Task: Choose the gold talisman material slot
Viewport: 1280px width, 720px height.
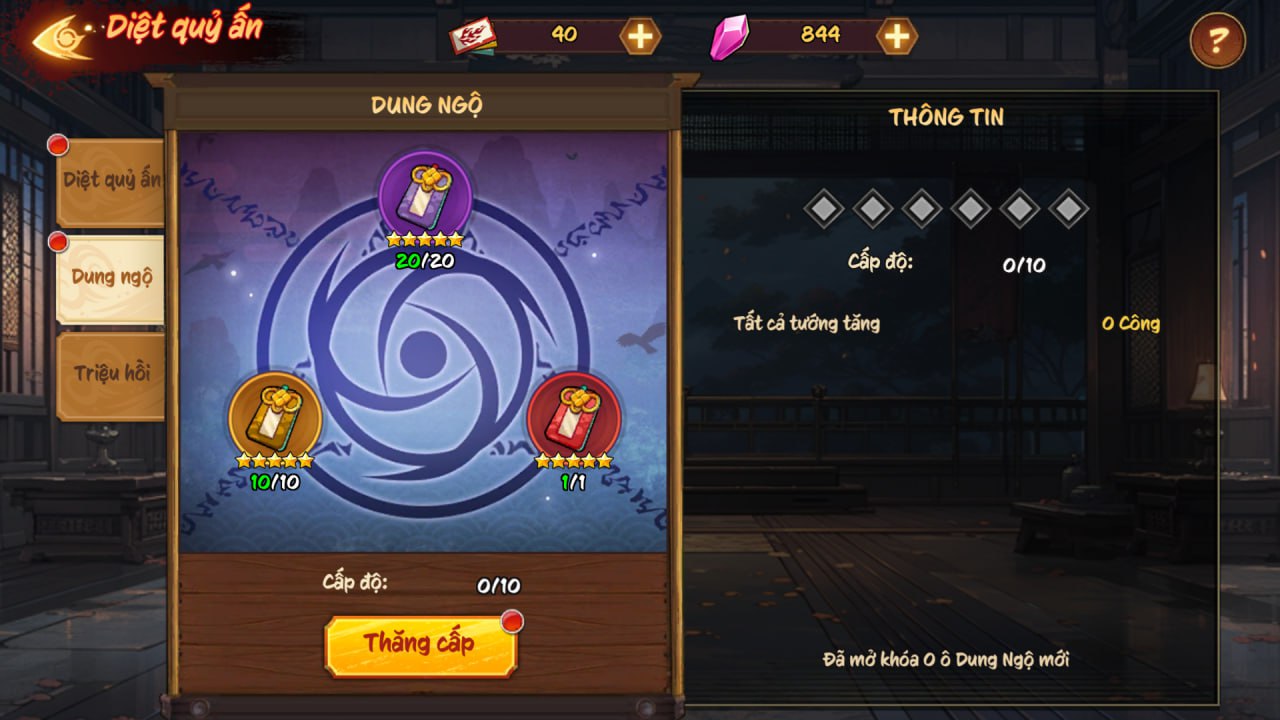Action: tap(275, 416)
